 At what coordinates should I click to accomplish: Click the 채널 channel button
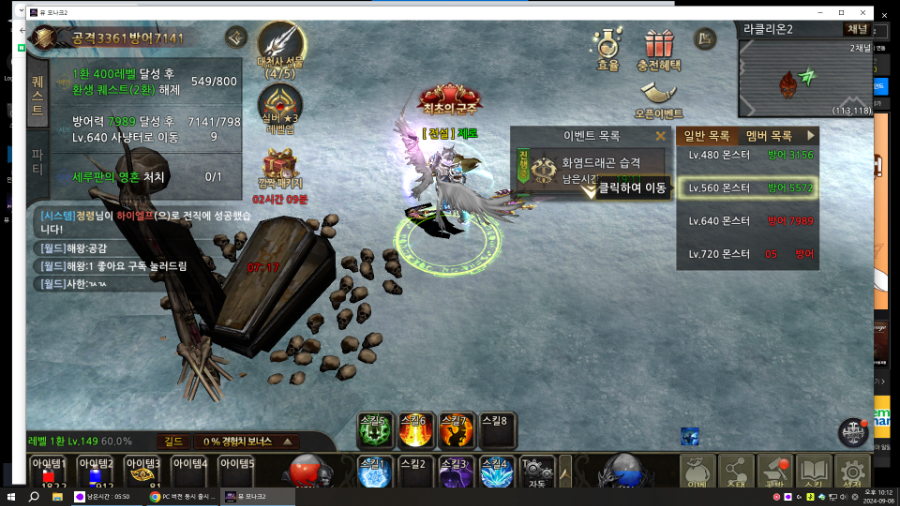(857, 28)
